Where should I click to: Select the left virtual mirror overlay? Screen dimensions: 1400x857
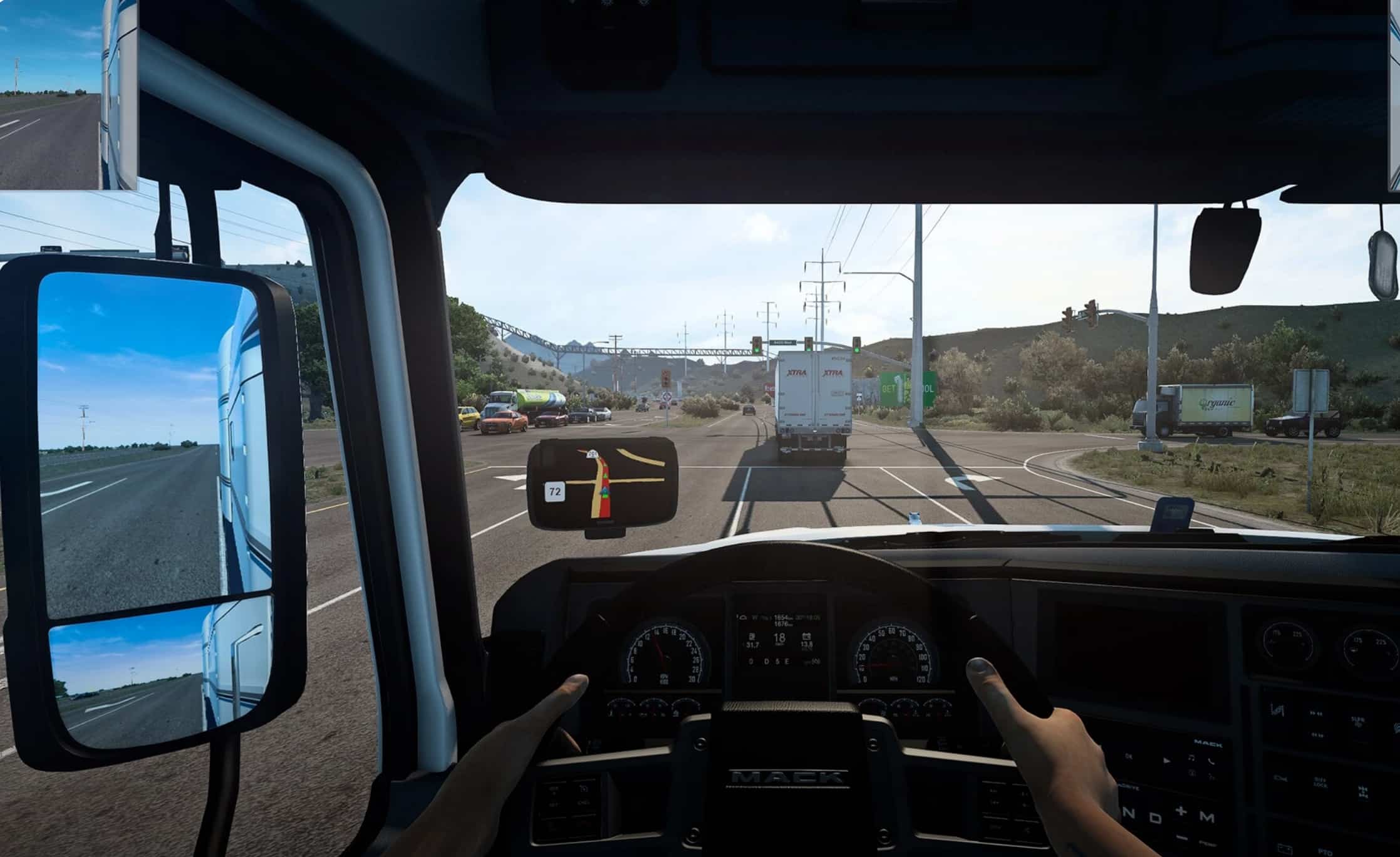tap(68, 94)
